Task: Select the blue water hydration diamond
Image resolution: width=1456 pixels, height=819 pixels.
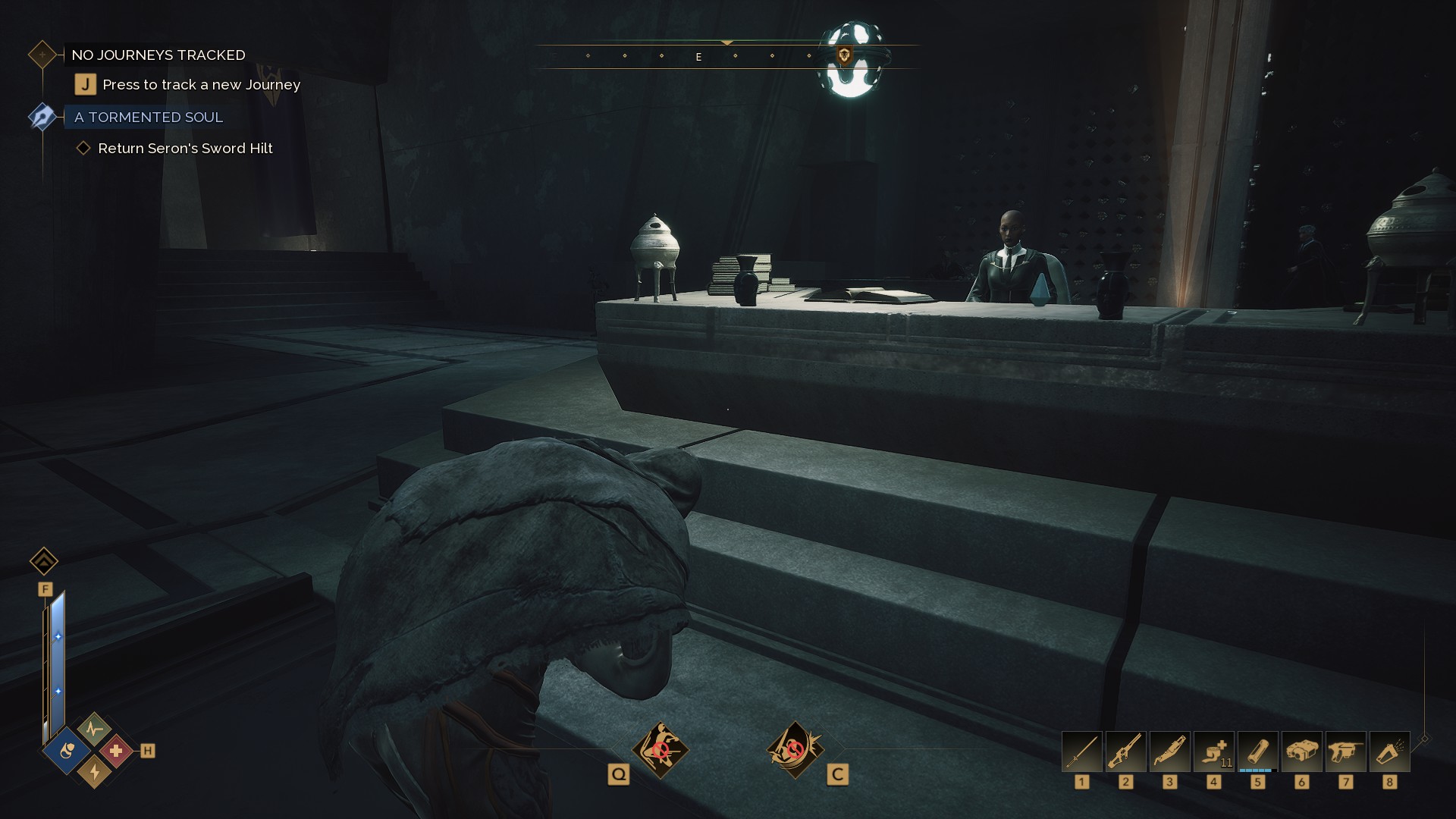Action: (x=67, y=751)
